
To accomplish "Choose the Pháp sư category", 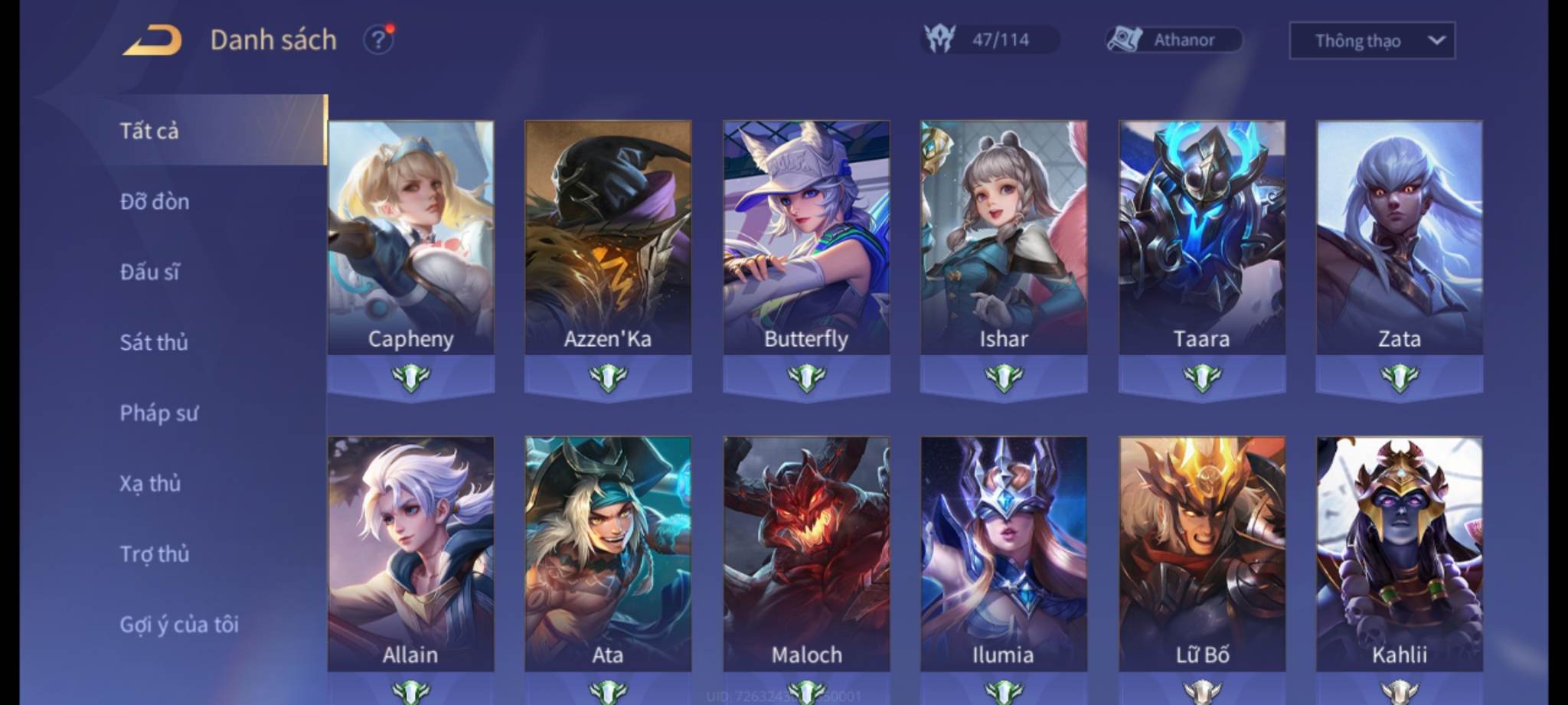I will point(158,413).
